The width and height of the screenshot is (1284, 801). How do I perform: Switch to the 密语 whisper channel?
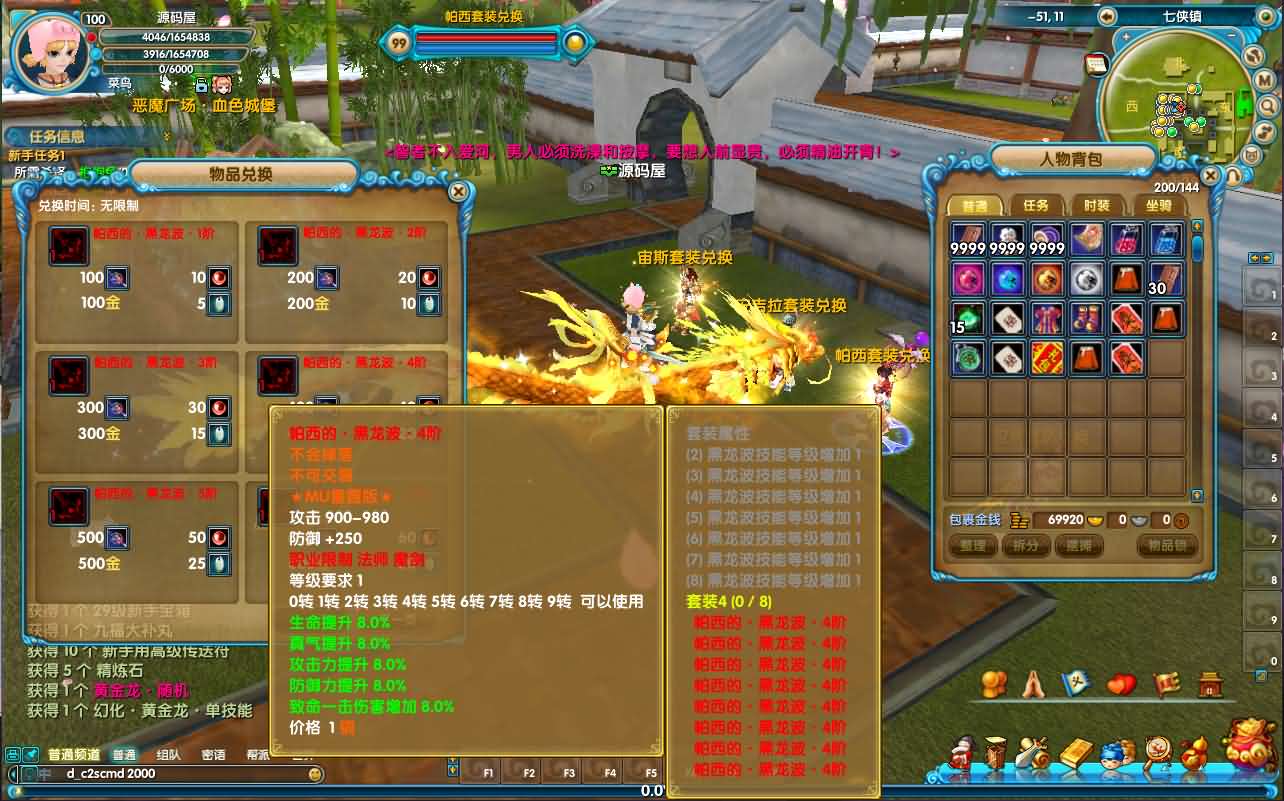pyautogui.click(x=213, y=755)
